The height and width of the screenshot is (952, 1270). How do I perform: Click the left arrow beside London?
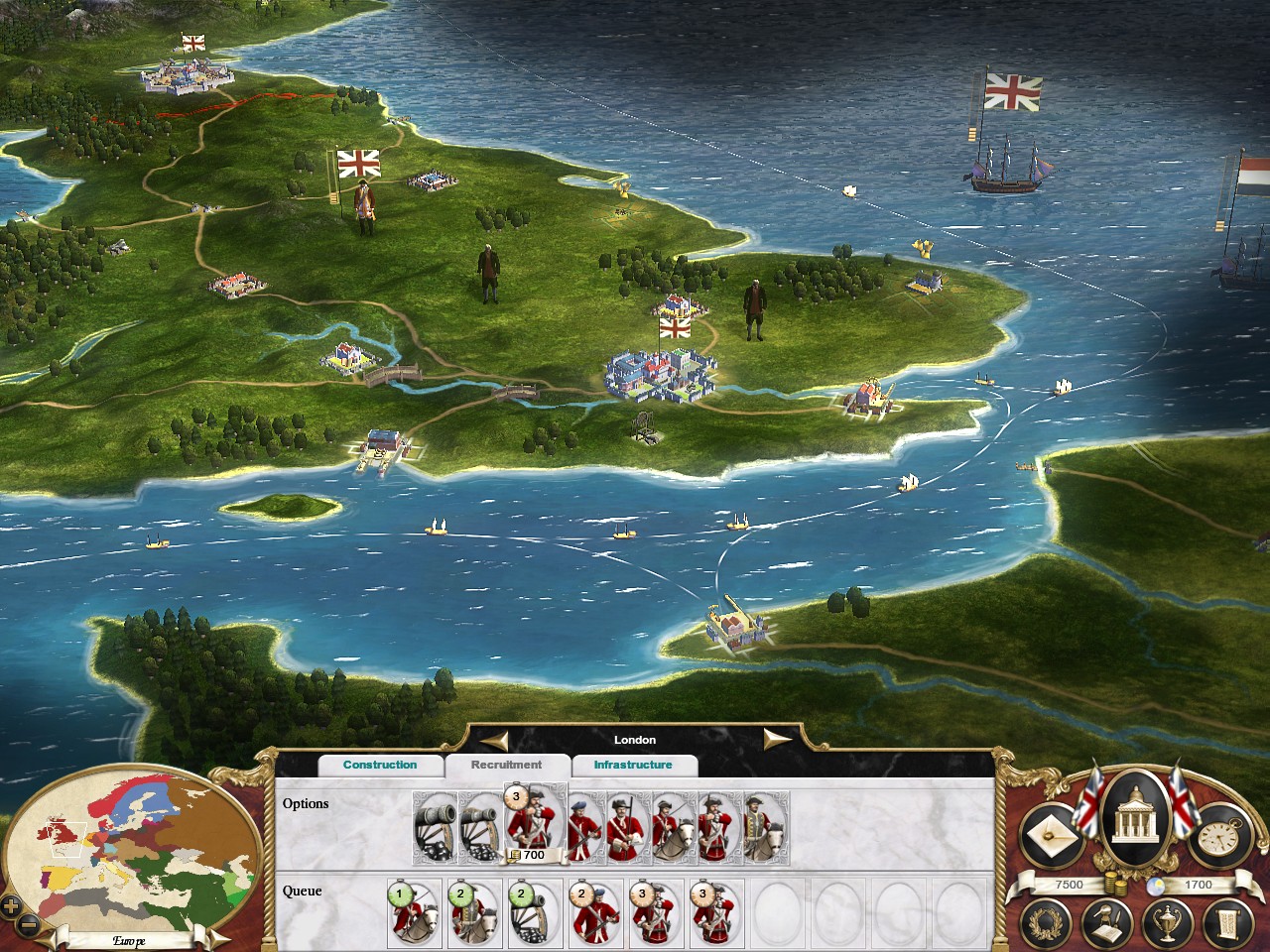tap(494, 738)
